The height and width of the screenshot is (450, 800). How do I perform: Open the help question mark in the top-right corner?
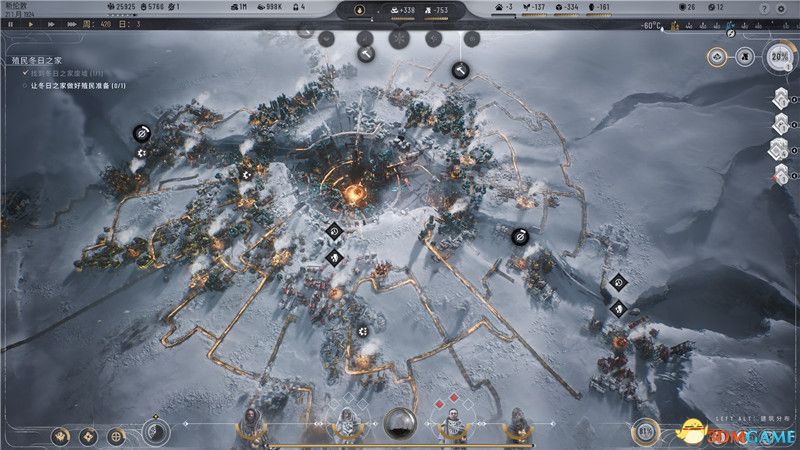click(765, 8)
